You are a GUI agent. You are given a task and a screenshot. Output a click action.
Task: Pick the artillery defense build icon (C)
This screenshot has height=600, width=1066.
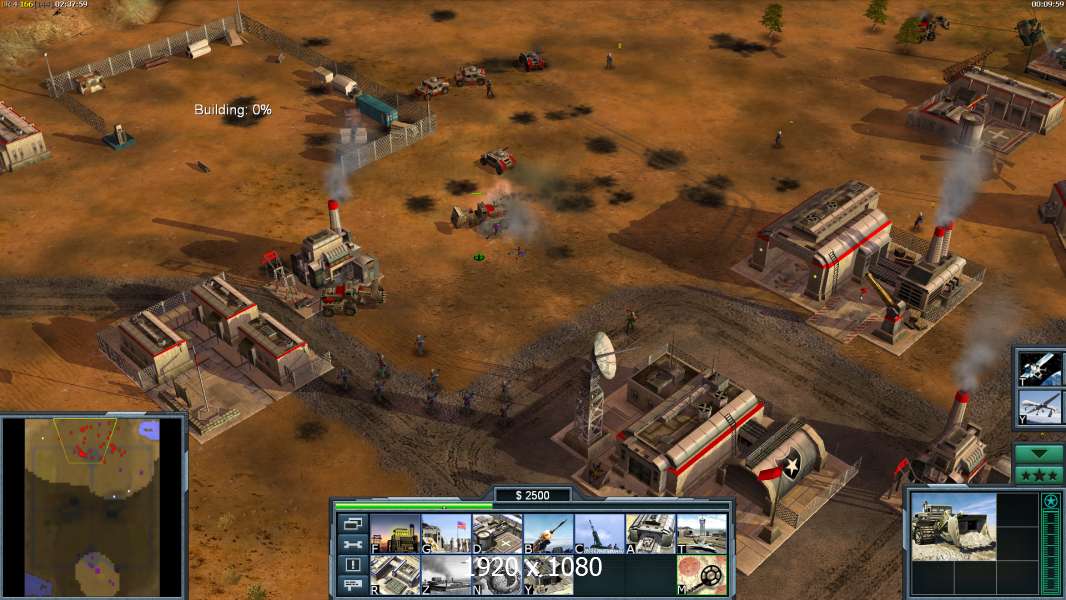[599, 533]
